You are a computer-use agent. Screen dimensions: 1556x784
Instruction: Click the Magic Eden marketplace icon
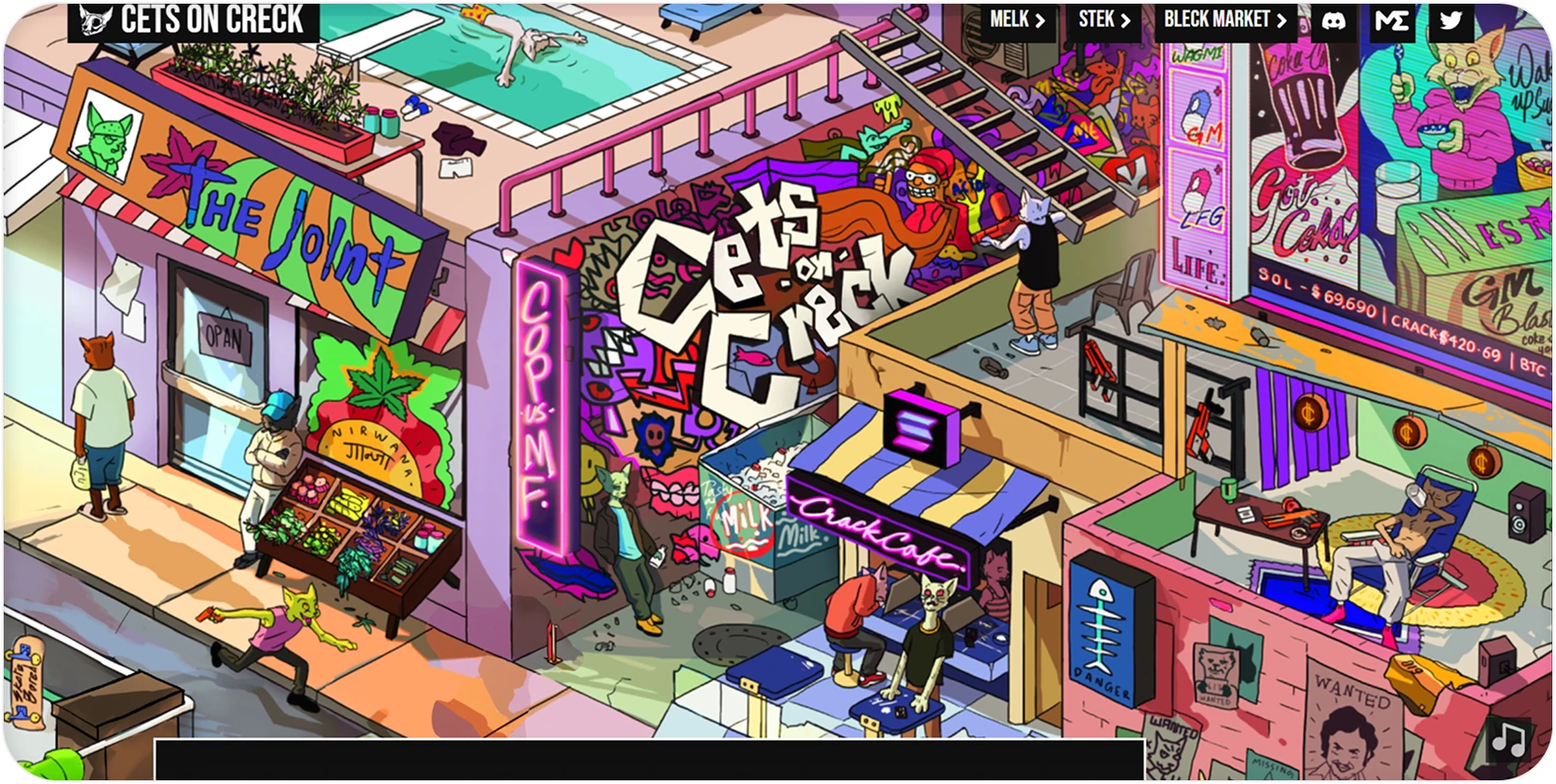pos(1392,19)
